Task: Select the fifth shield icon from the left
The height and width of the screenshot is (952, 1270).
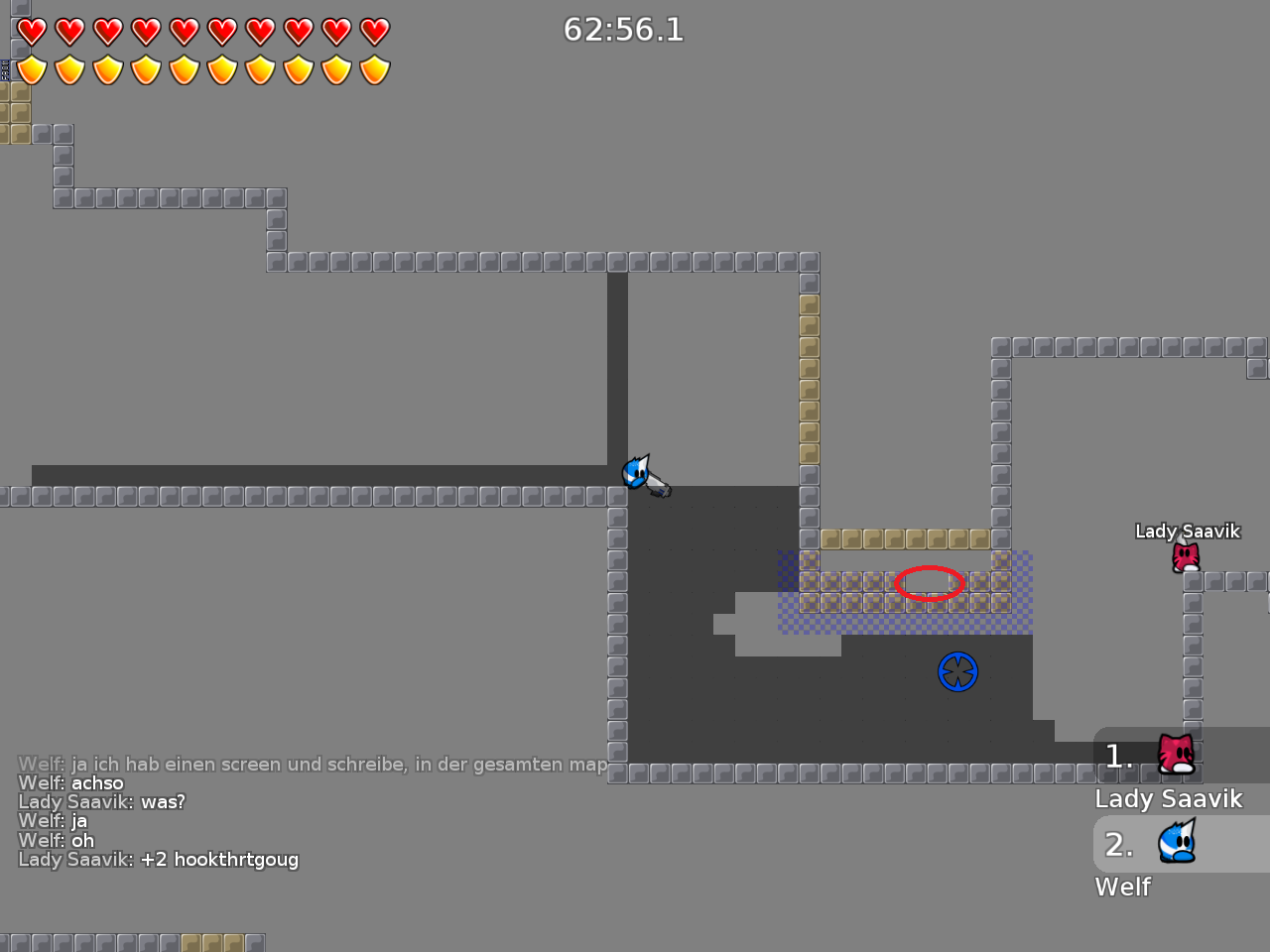Action: (x=185, y=69)
